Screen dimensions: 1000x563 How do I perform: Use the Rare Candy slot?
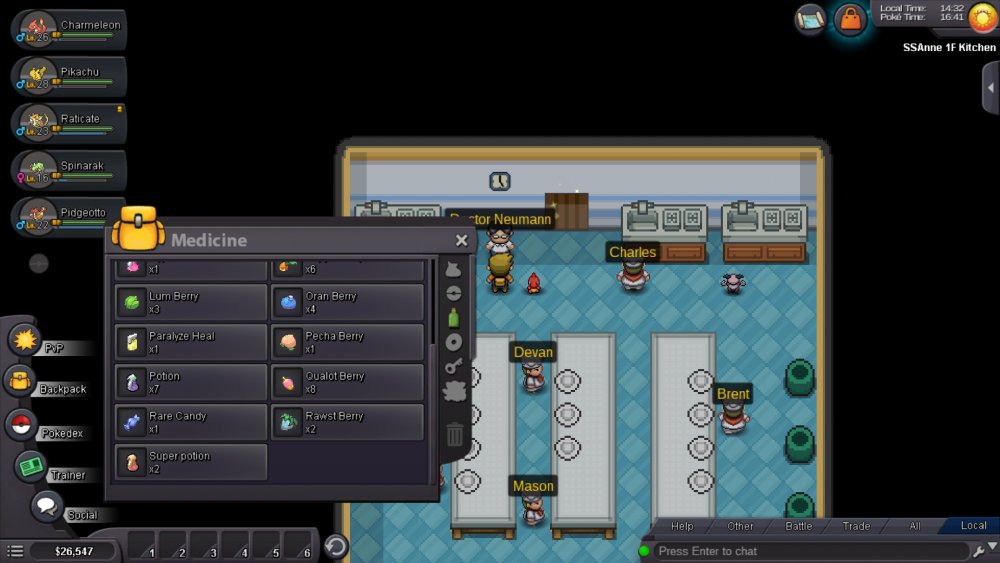[x=191, y=422]
